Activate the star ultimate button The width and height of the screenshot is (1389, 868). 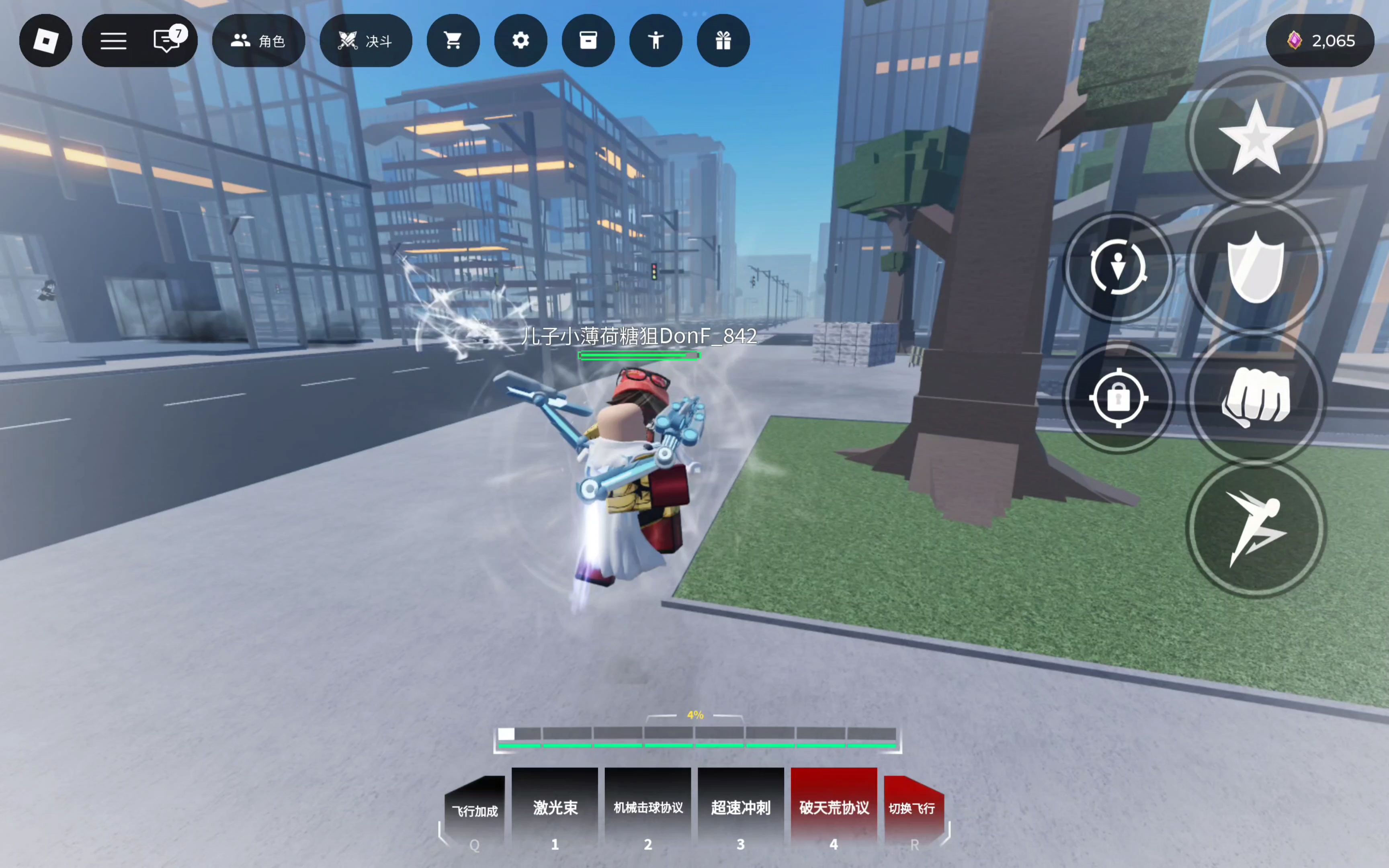[1256, 138]
